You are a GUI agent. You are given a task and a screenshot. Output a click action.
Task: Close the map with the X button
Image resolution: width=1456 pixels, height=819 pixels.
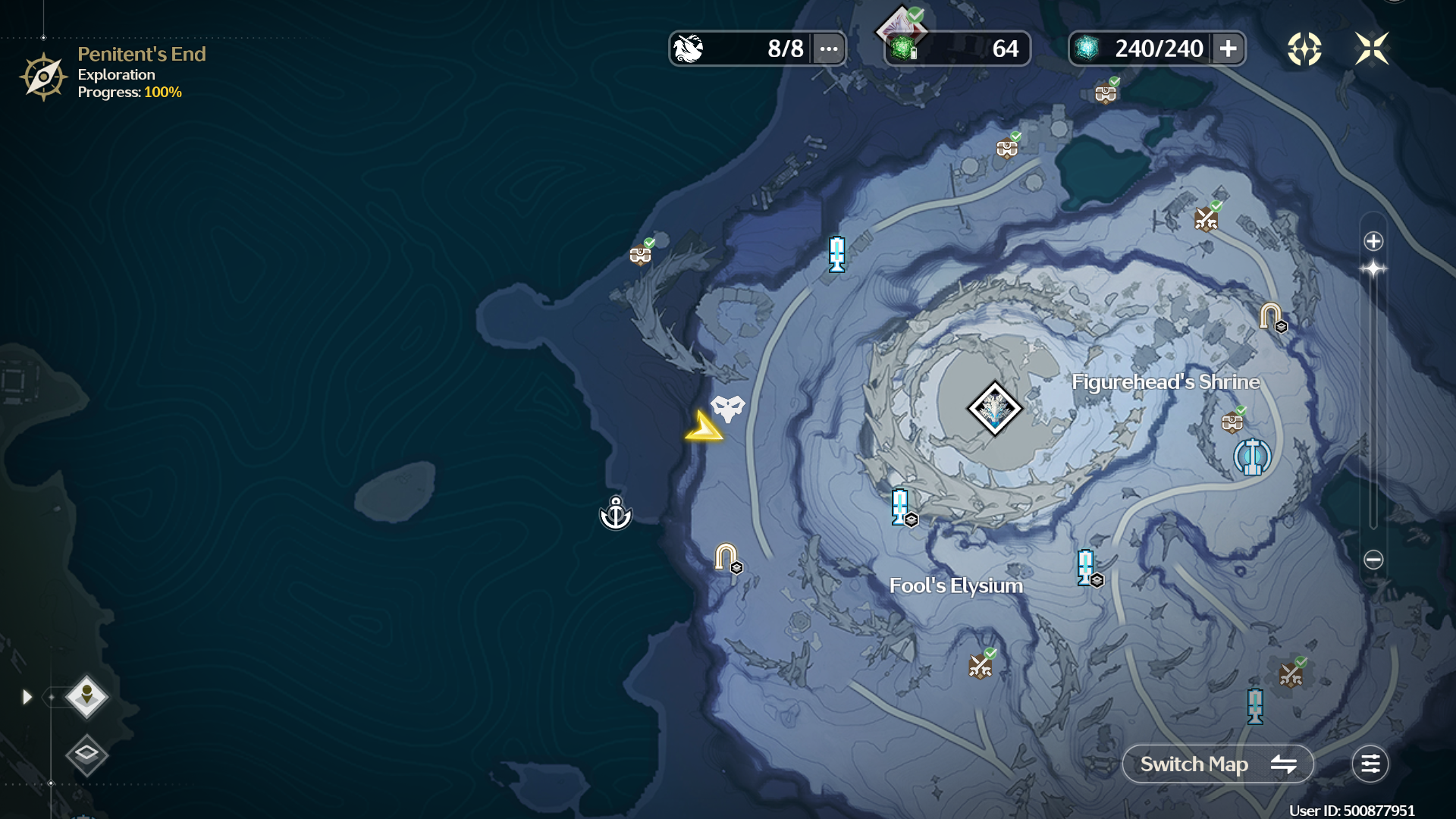click(x=1372, y=49)
